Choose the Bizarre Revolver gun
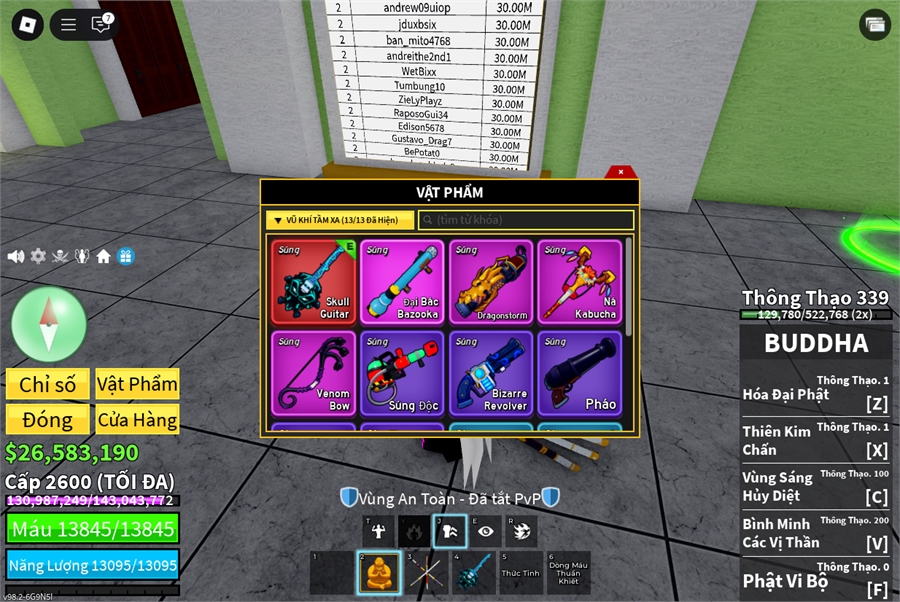Image resolution: width=900 pixels, height=602 pixels. pos(491,373)
